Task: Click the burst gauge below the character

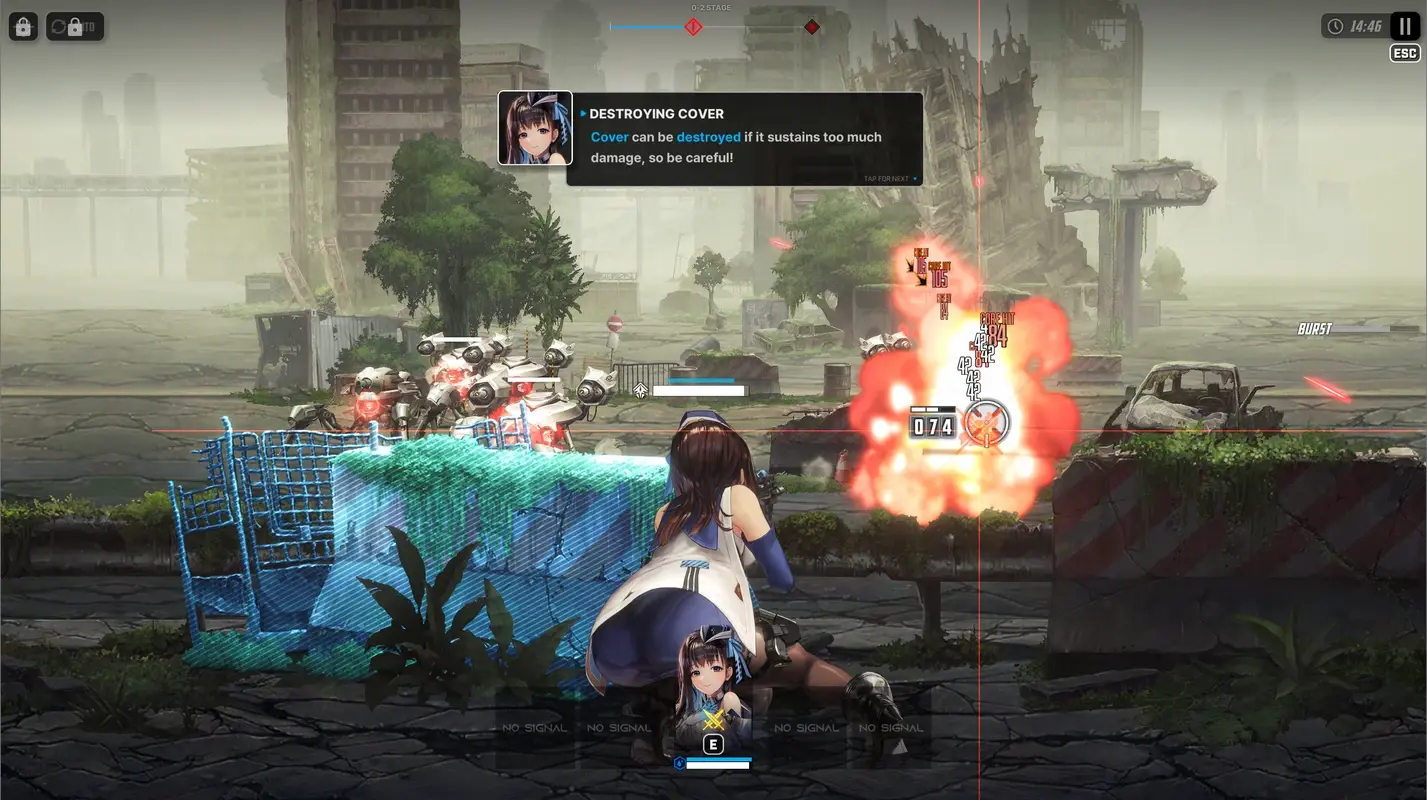Action: [x=718, y=761]
